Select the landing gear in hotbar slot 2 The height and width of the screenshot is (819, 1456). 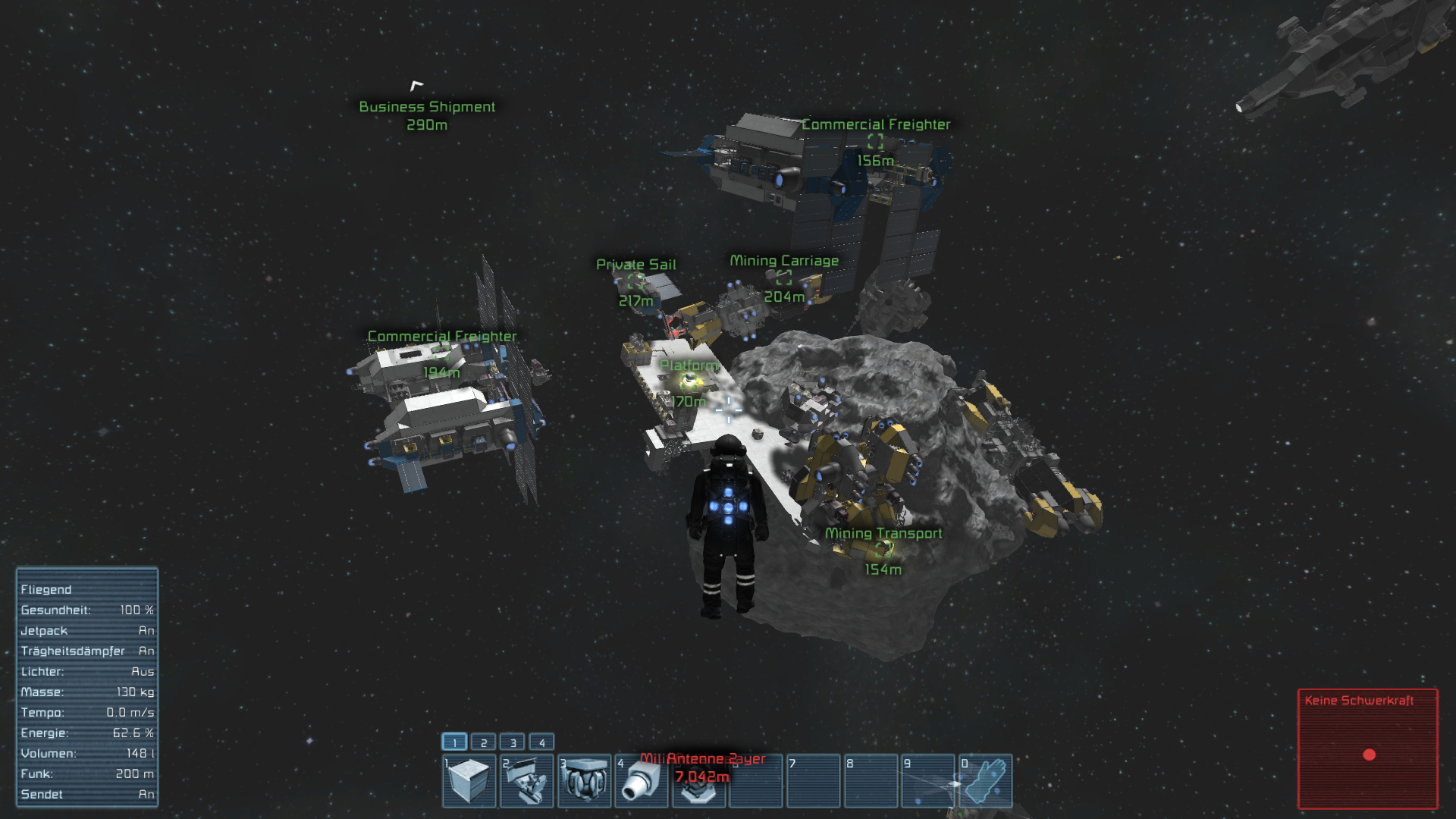(526, 781)
